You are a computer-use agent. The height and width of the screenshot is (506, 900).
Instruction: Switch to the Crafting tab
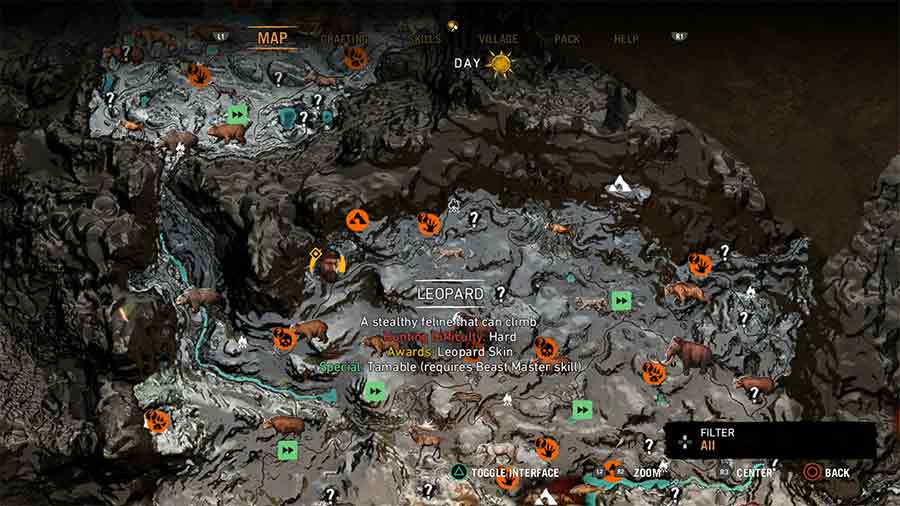click(x=344, y=39)
